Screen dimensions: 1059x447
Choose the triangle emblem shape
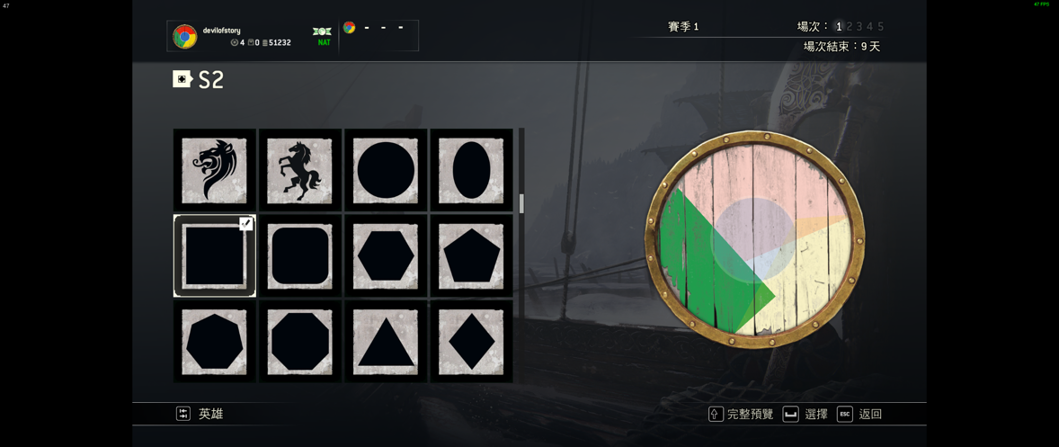(386, 342)
